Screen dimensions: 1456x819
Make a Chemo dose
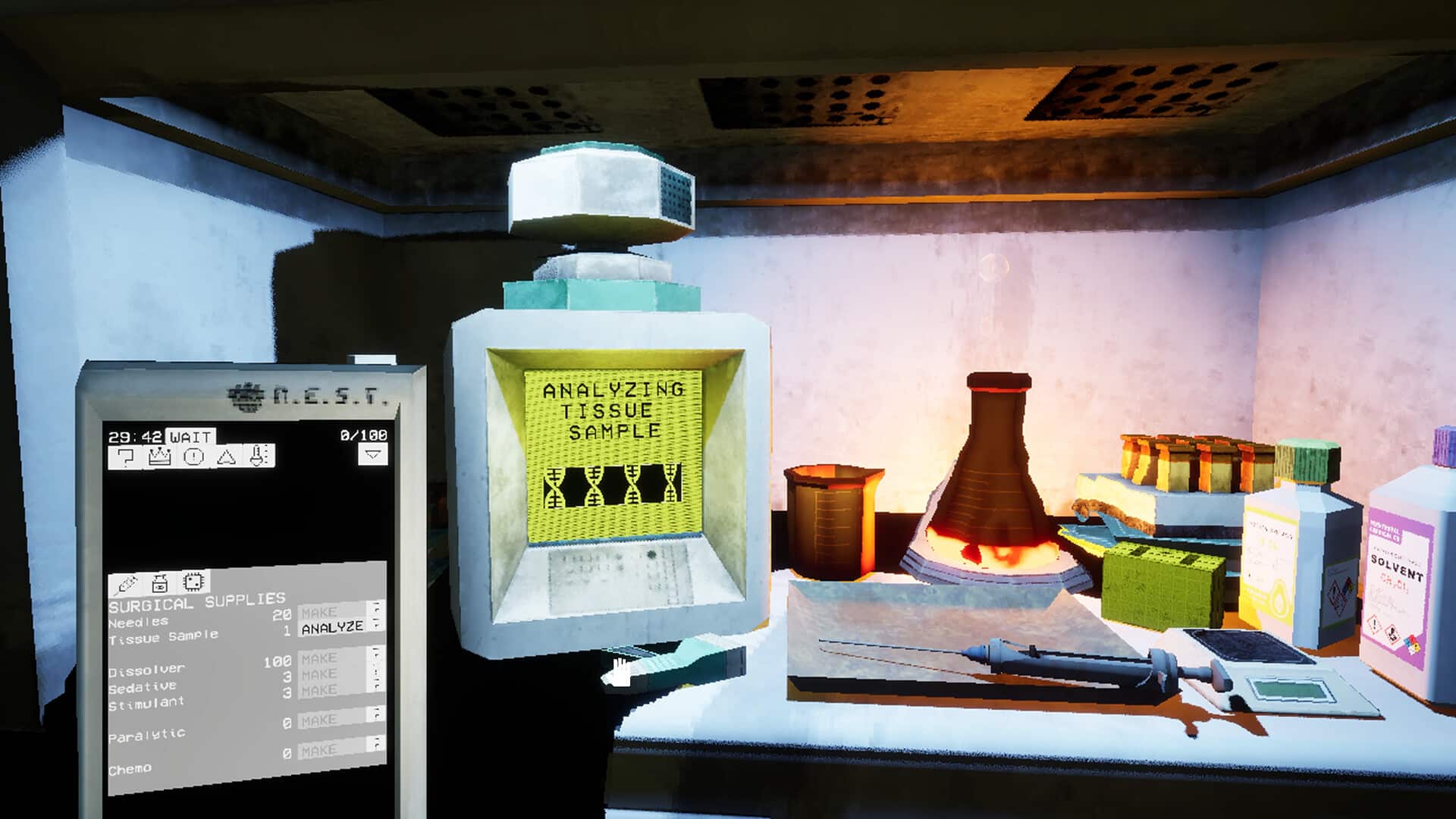click(x=319, y=751)
